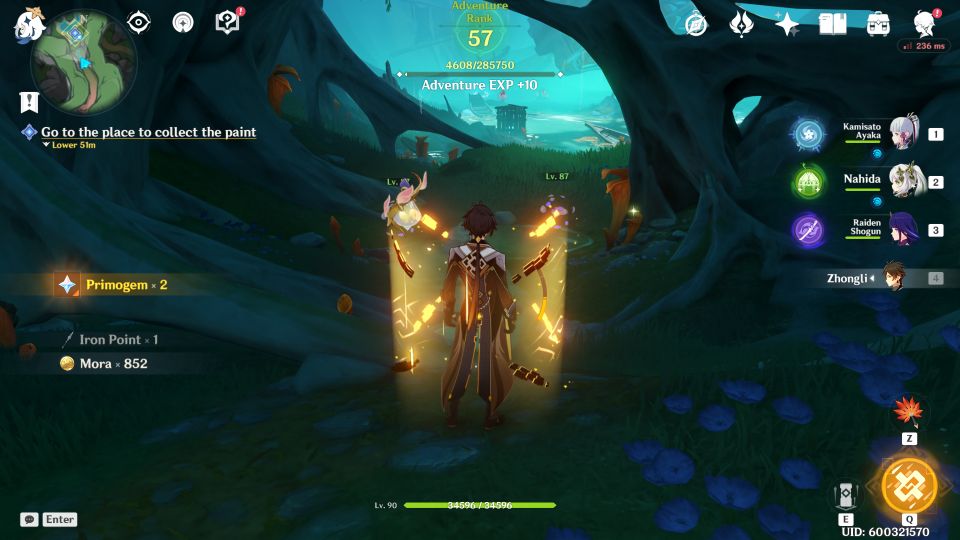Image resolution: width=960 pixels, height=540 pixels.
Task: Open the Adventurer Handbook book icon
Action: (x=832, y=24)
